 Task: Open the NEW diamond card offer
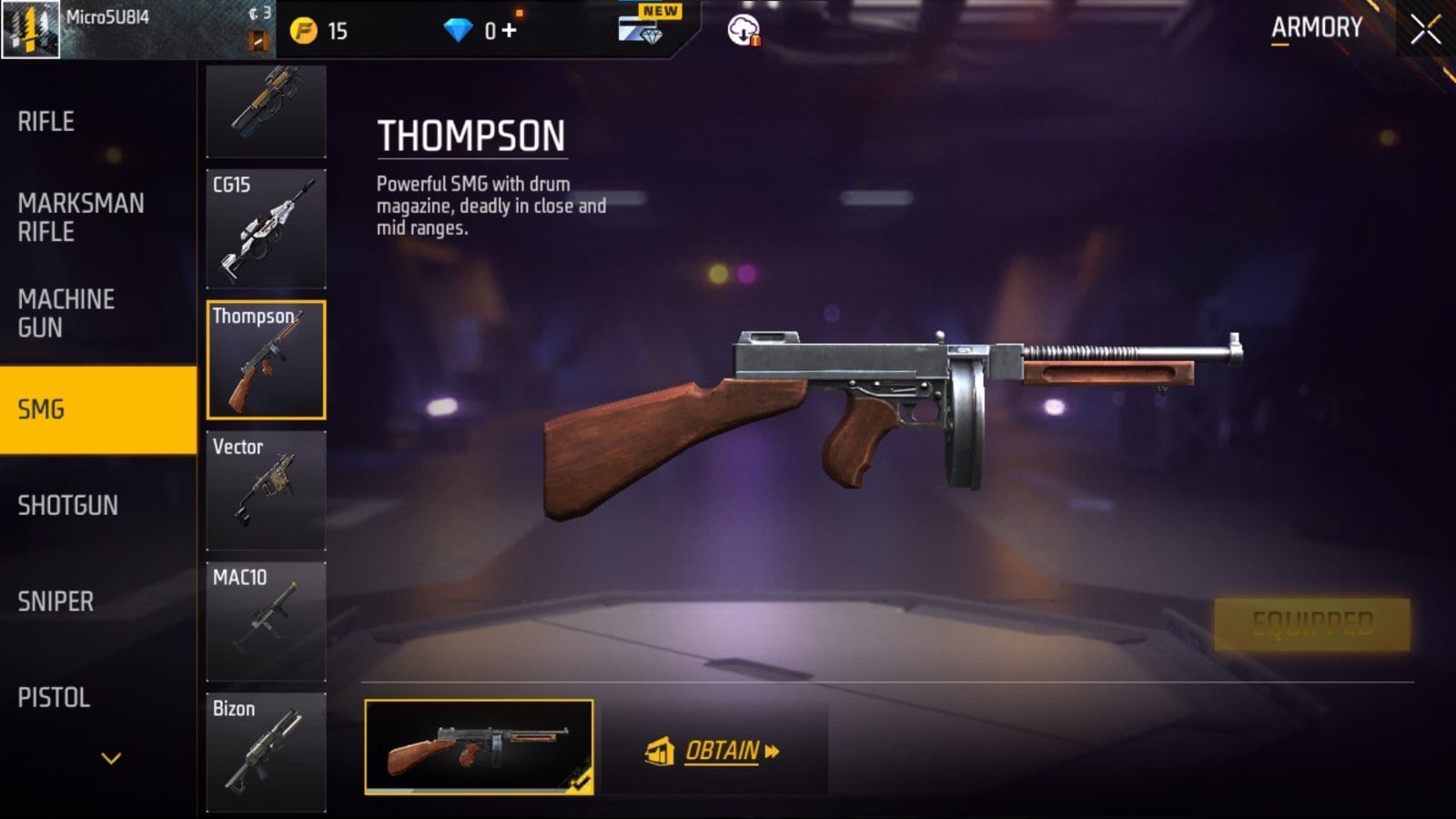click(644, 27)
